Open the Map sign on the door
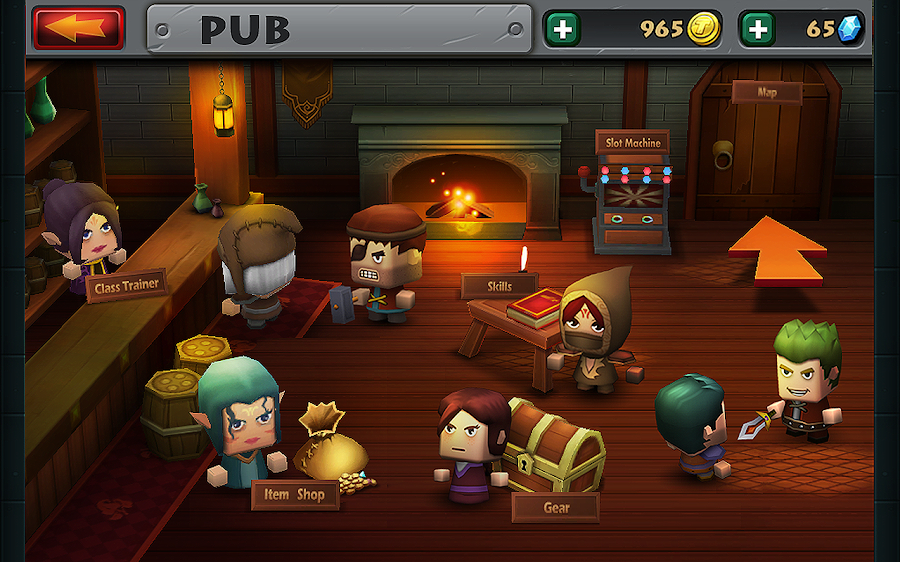The width and height of the screenshot is (900, 562). pos(766,92)
